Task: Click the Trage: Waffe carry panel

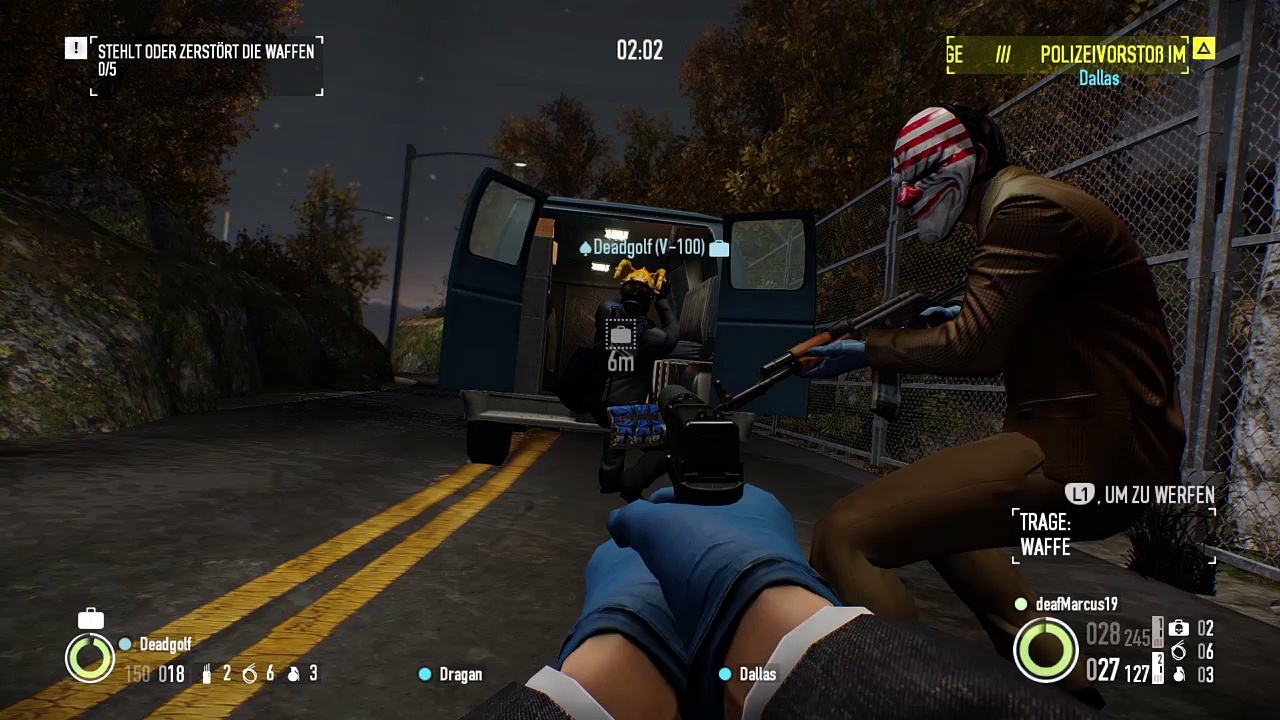Action: tap(1114, 535)
